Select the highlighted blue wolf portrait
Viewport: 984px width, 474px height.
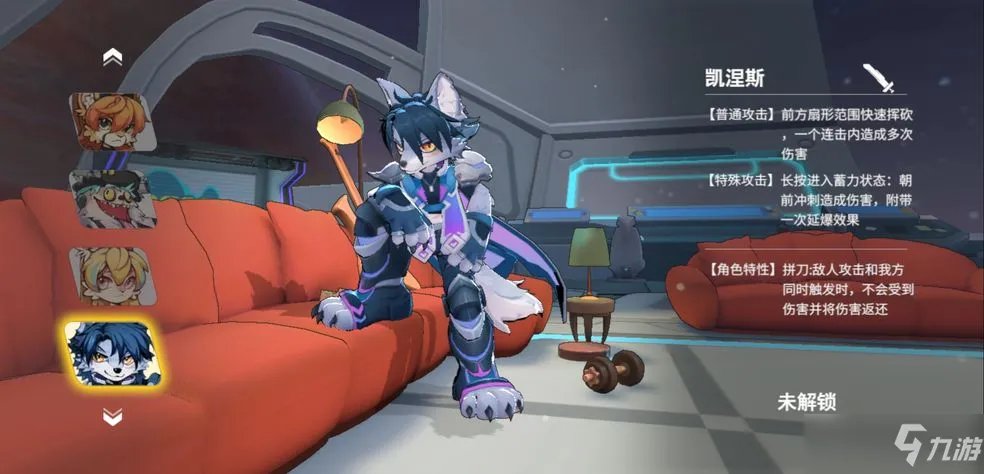[x=112, y=353]
